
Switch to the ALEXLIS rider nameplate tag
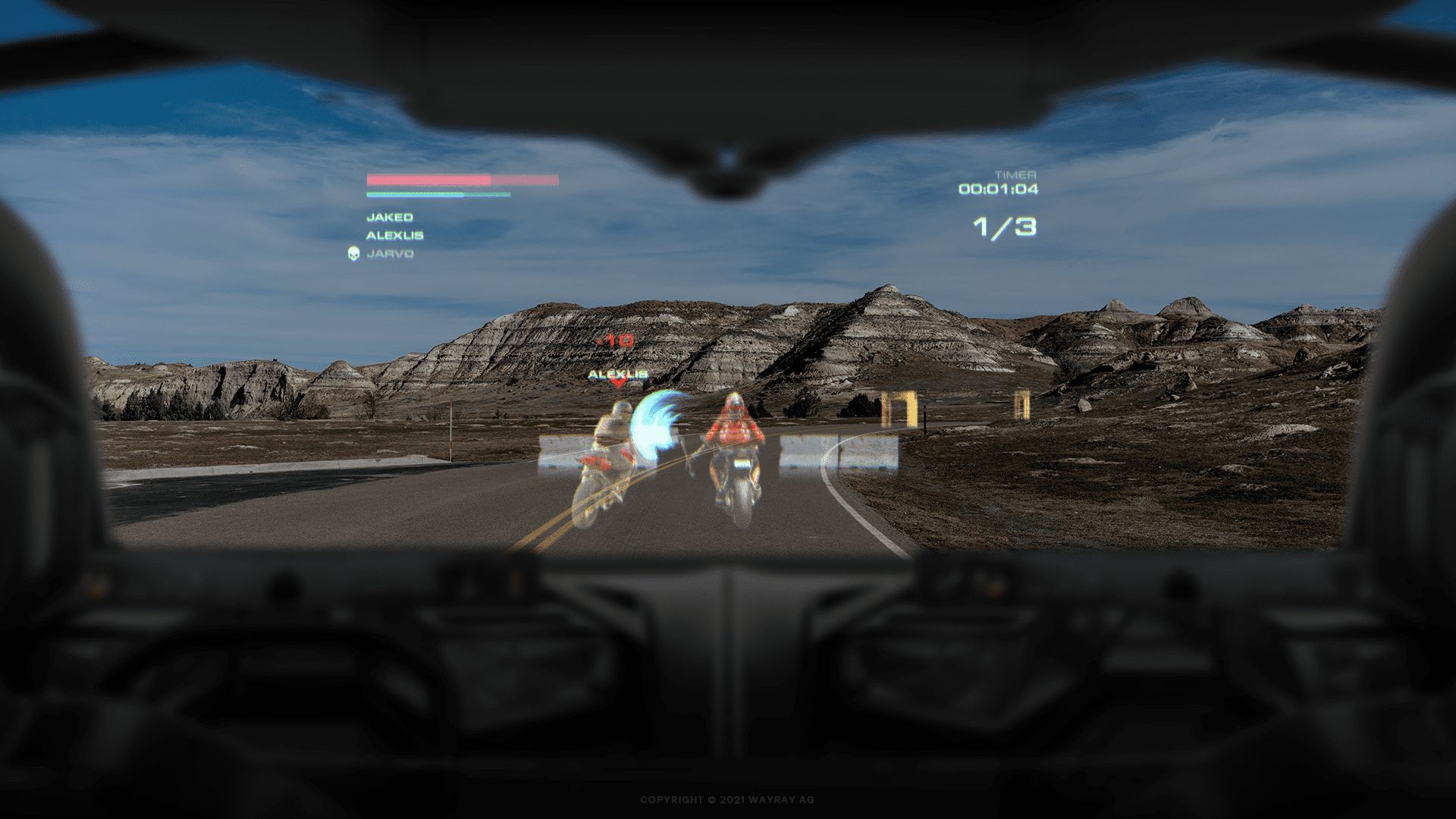coord(617,374)
